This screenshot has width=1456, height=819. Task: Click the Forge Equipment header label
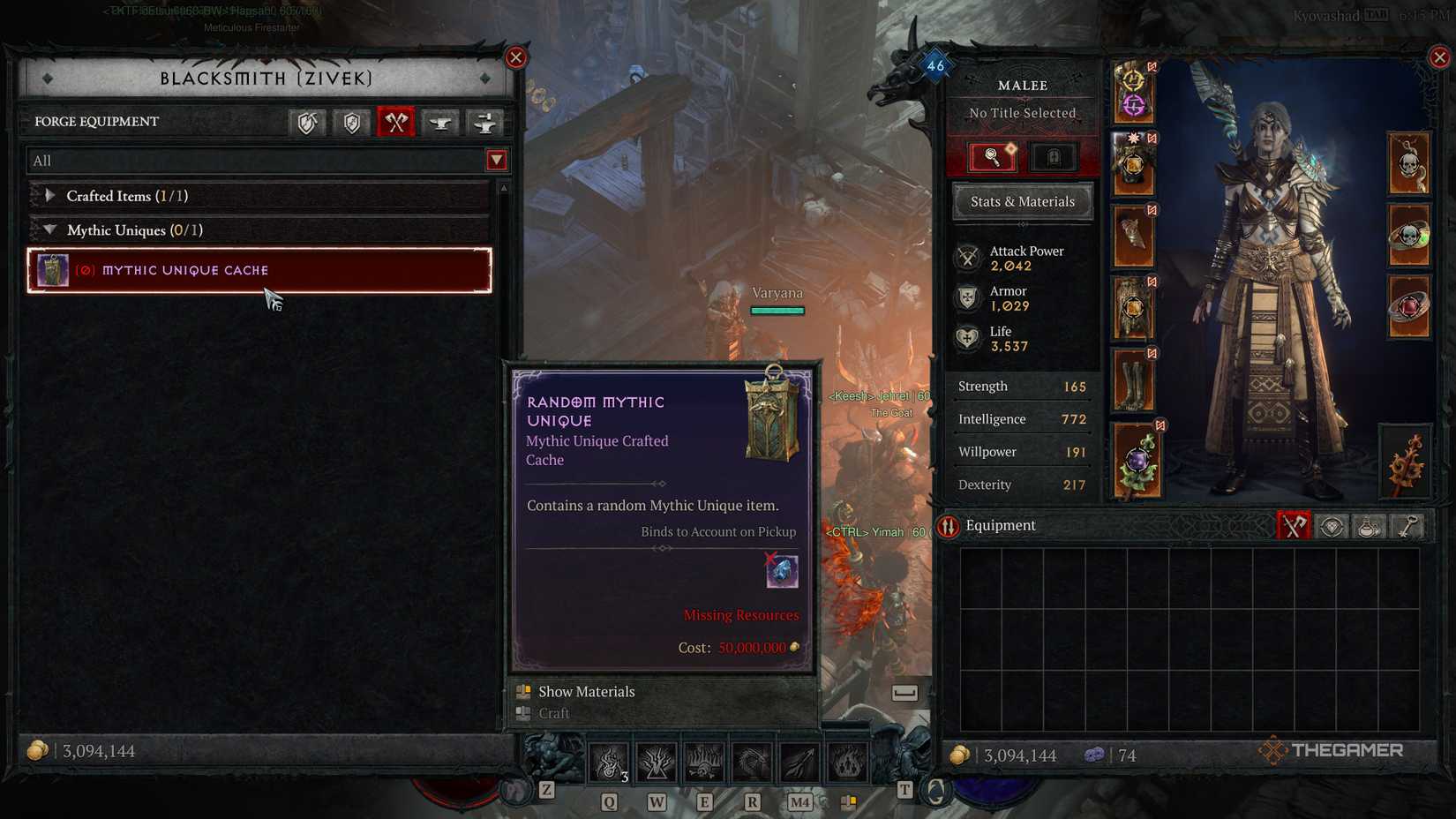click(x=97, y=122)
